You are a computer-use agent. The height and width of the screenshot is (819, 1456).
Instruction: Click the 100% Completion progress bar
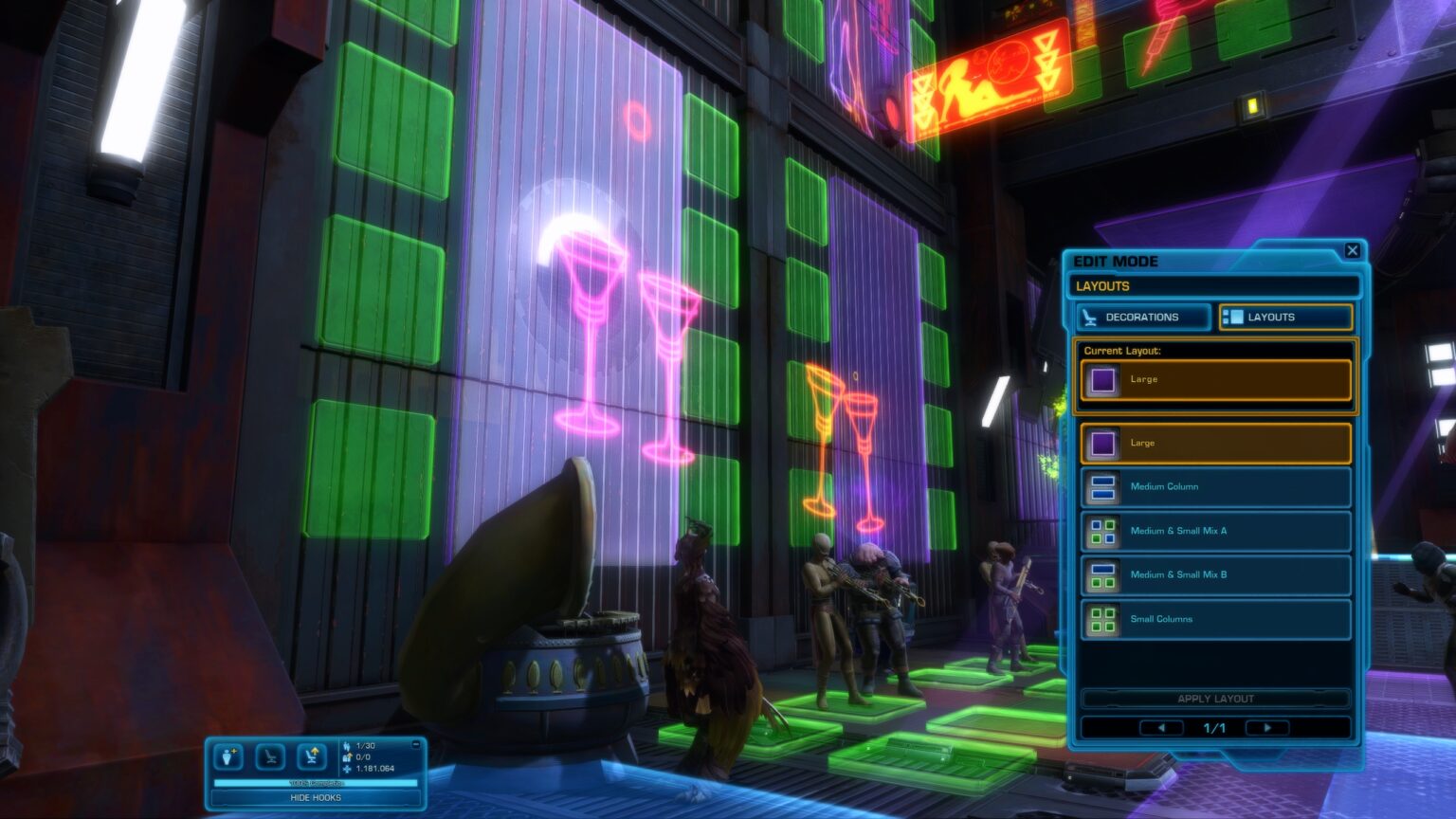click(x=316, y=782)
